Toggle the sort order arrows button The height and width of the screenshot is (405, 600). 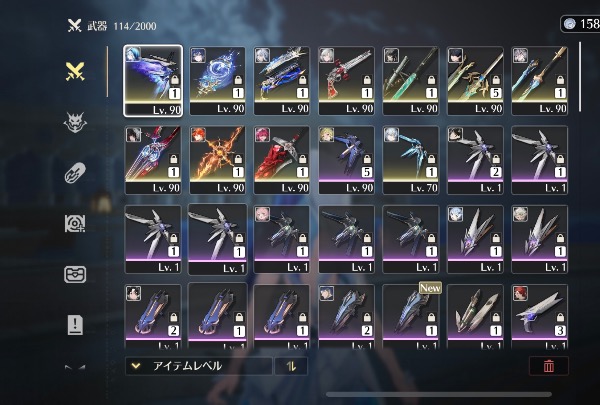coord(291,366)
